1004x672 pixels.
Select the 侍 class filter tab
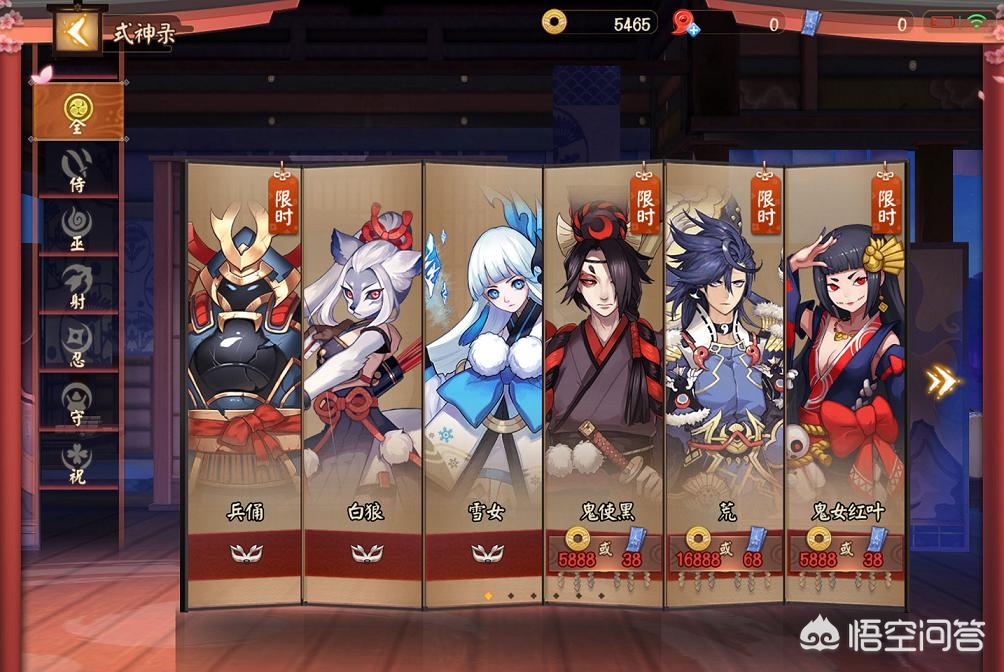click(x=77, y=168)
